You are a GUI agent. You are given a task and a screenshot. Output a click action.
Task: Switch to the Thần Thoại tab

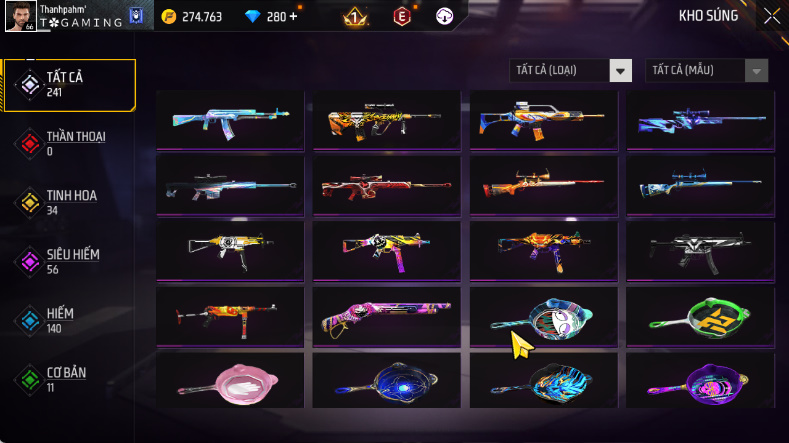coord(70,143)
